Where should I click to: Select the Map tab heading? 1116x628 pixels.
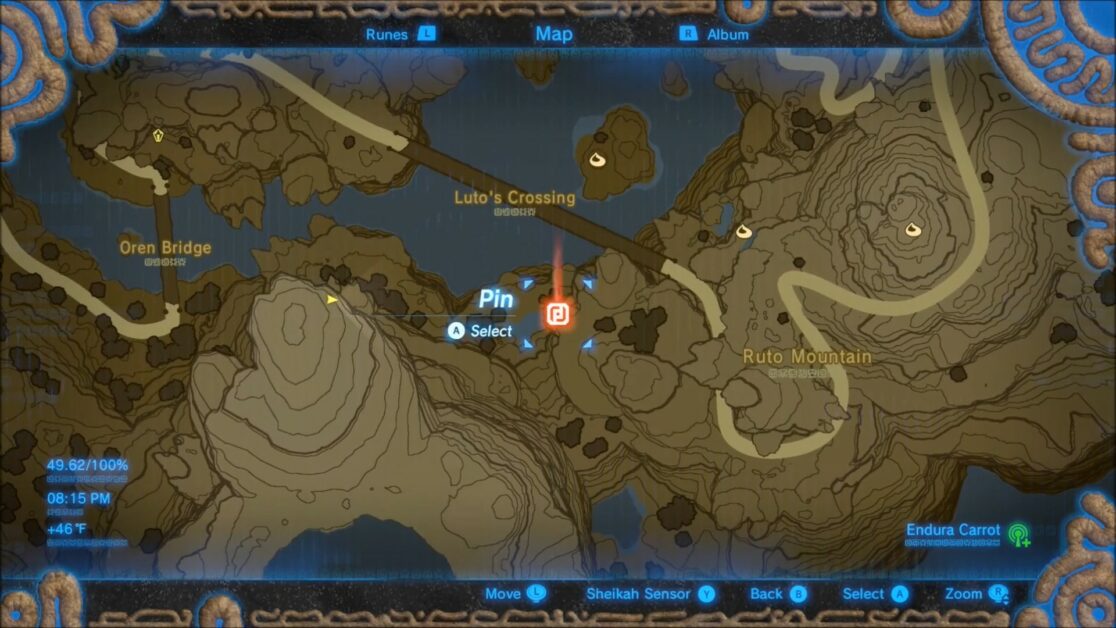pos(554,34)
